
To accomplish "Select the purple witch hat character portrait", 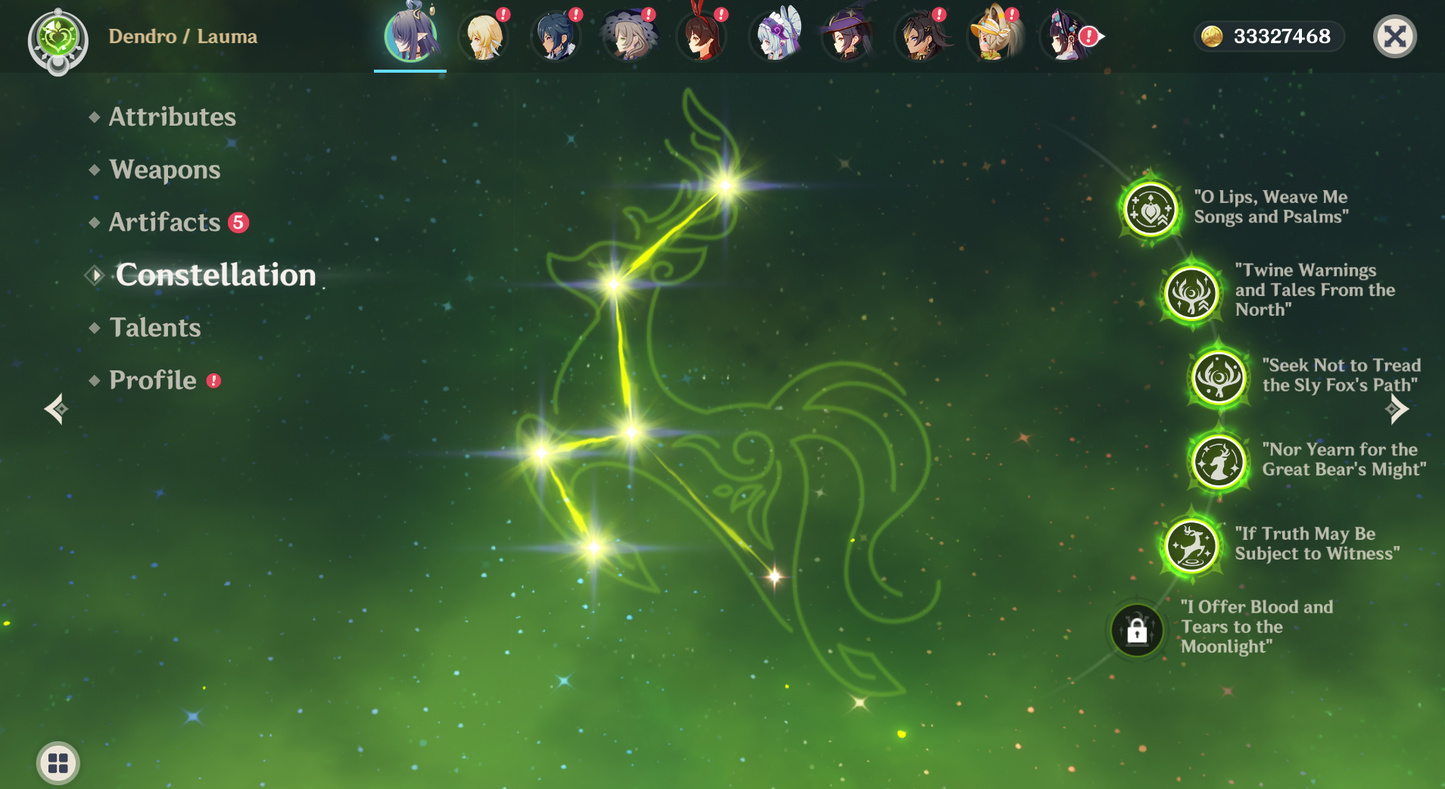I will pos(847,37).
